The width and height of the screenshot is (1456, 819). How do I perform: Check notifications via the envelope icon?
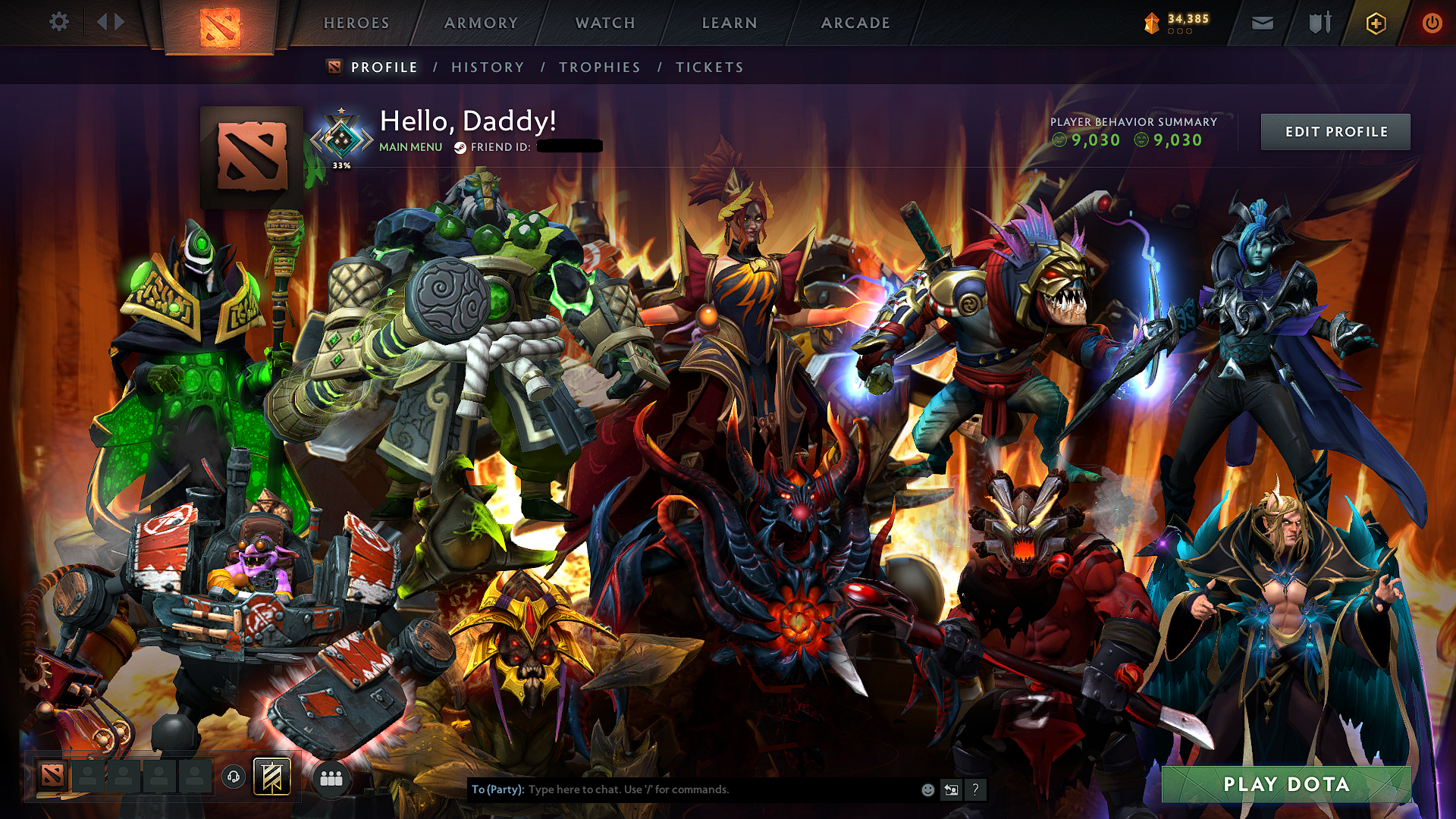coord(1261,23)
